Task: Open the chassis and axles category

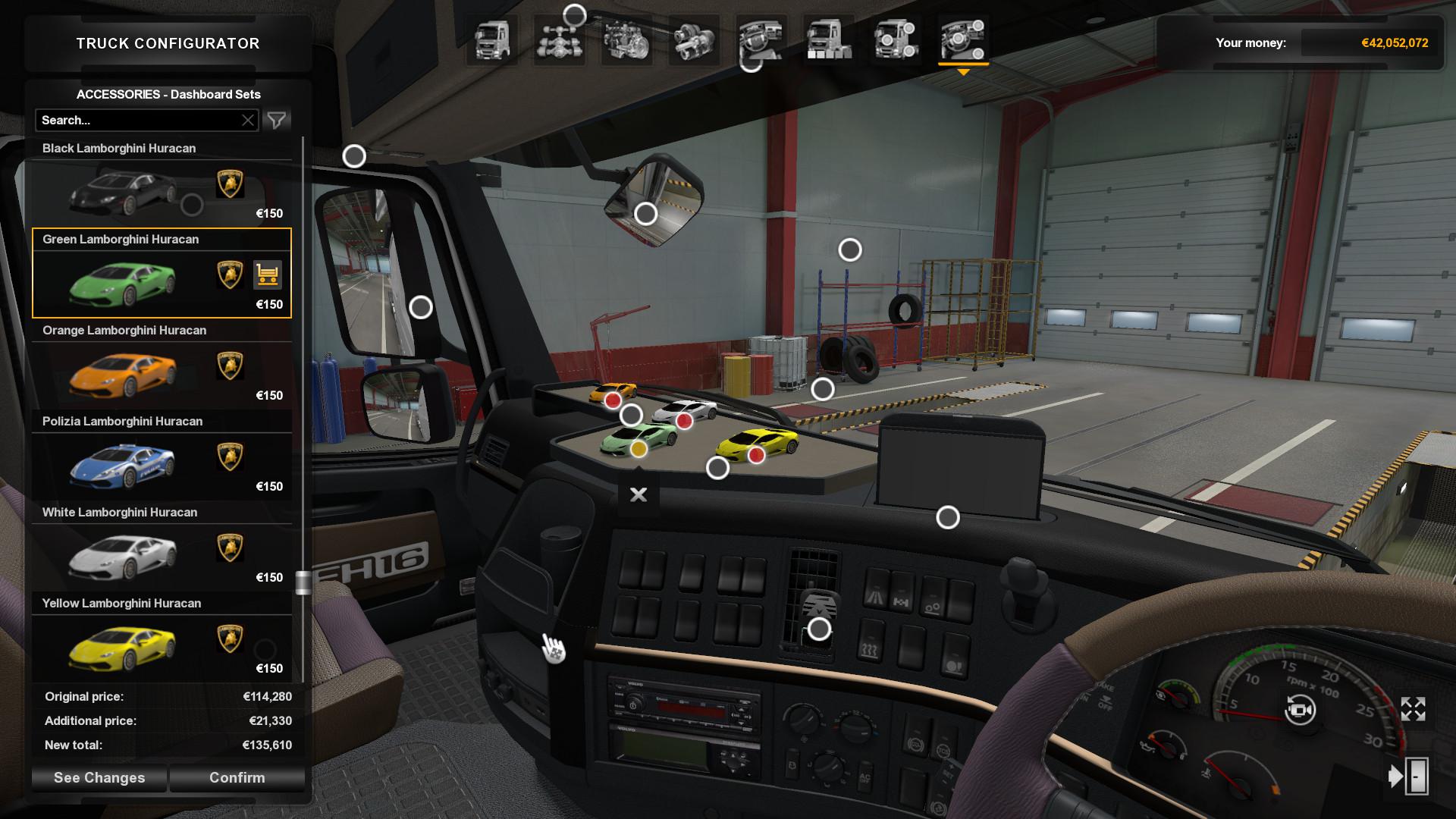Action: (x=559, y=39)
